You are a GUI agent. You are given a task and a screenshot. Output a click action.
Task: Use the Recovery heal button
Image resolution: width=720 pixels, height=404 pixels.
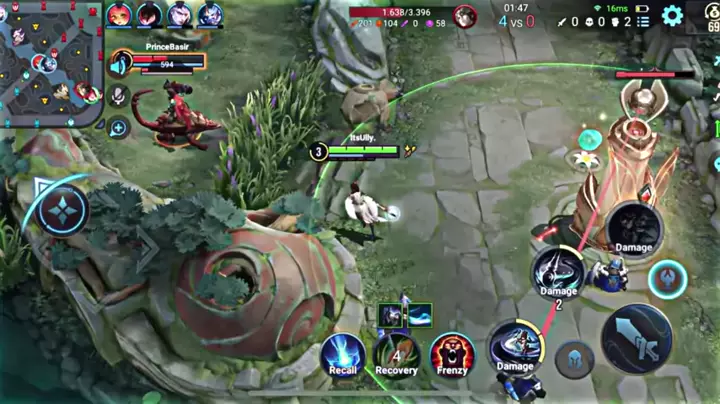[x=396, y=353]
